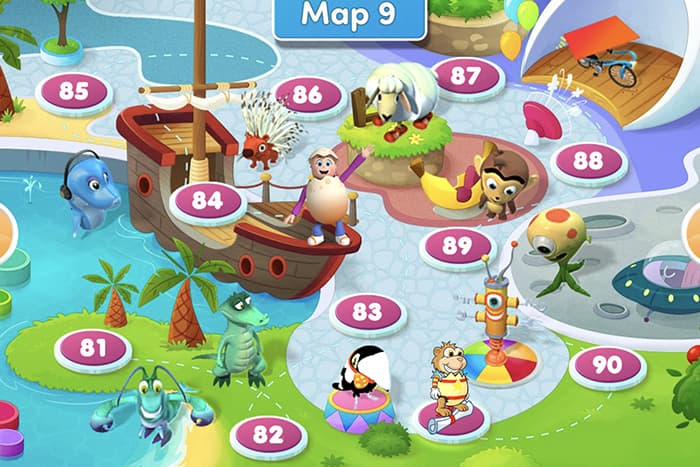This screenshot has height=467, width=700.
Task: Open lesson 82 node
Action: [x=267, y=434]
